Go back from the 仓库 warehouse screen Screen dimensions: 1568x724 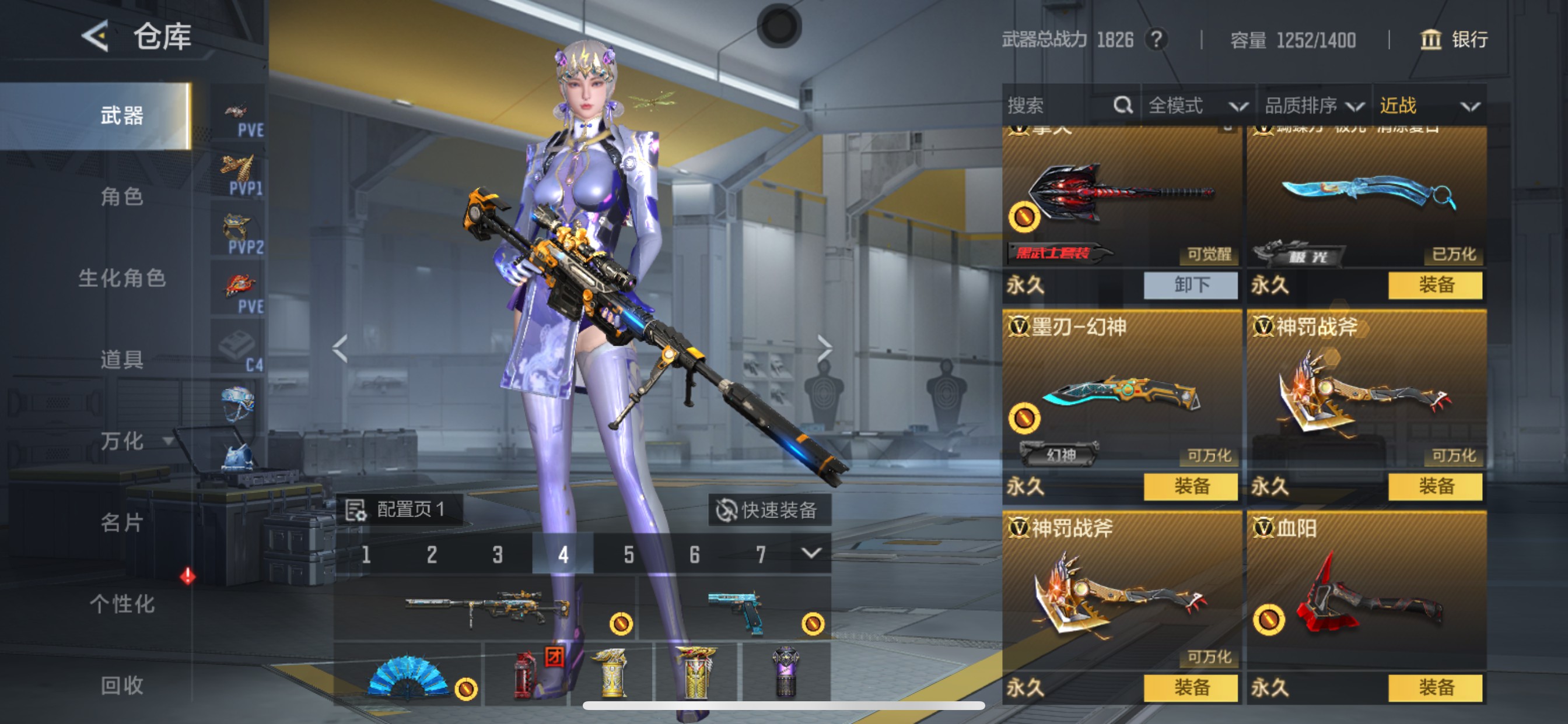96,37
